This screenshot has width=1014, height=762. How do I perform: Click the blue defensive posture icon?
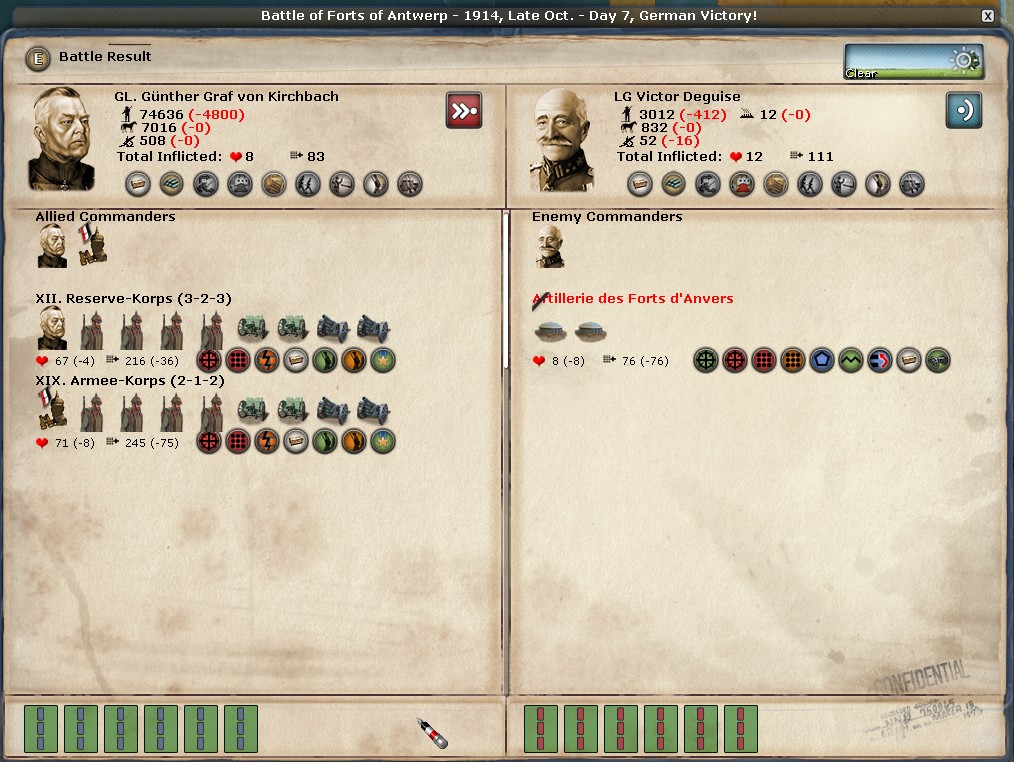(963, 110)
